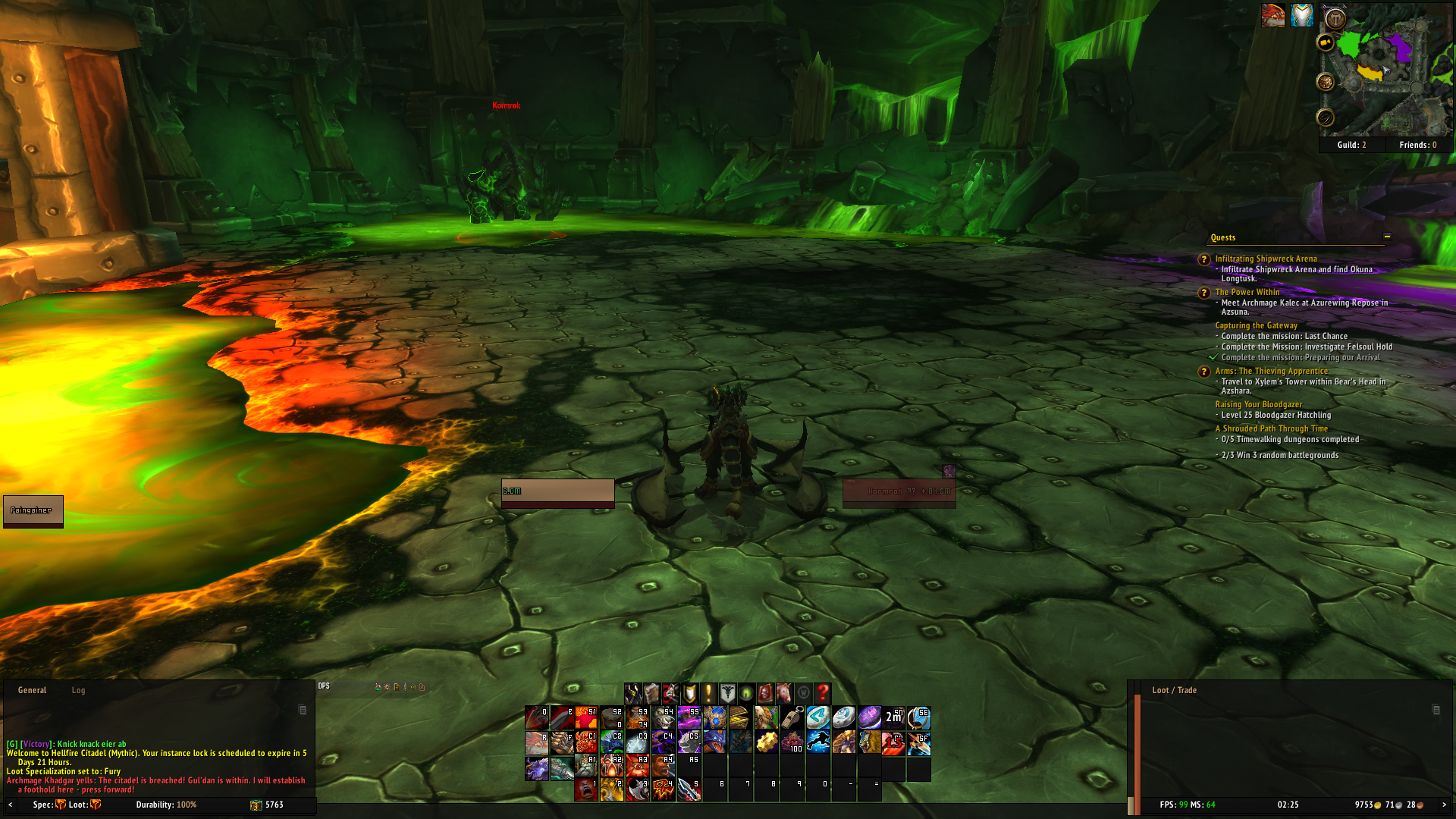Open the Raising Your Bloodgazer quest
This screenshot has height=819, width=1456.
pyautogui.click(x=1258, y=404)
